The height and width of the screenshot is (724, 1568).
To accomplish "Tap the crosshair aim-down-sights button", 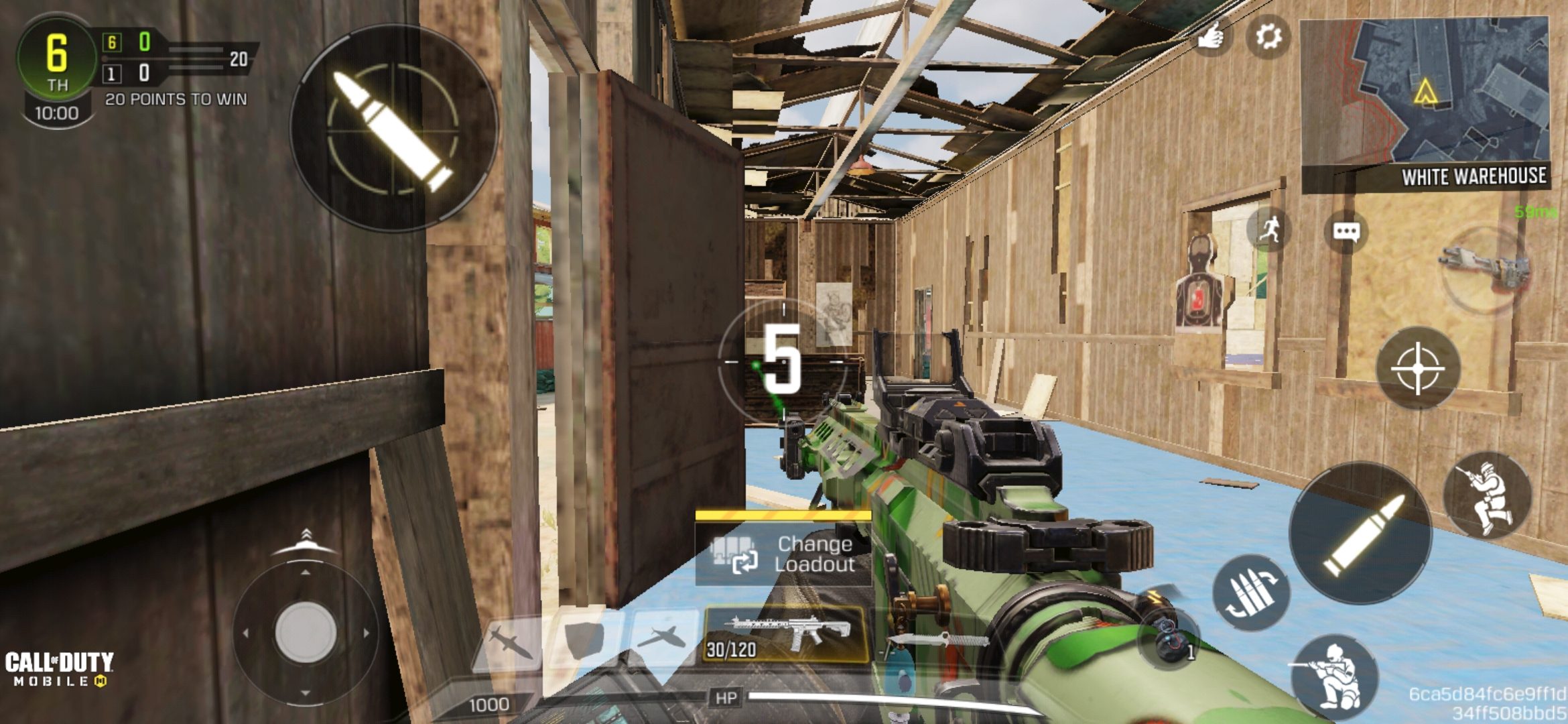I will pyautogui.click(x=1417, y=368).
